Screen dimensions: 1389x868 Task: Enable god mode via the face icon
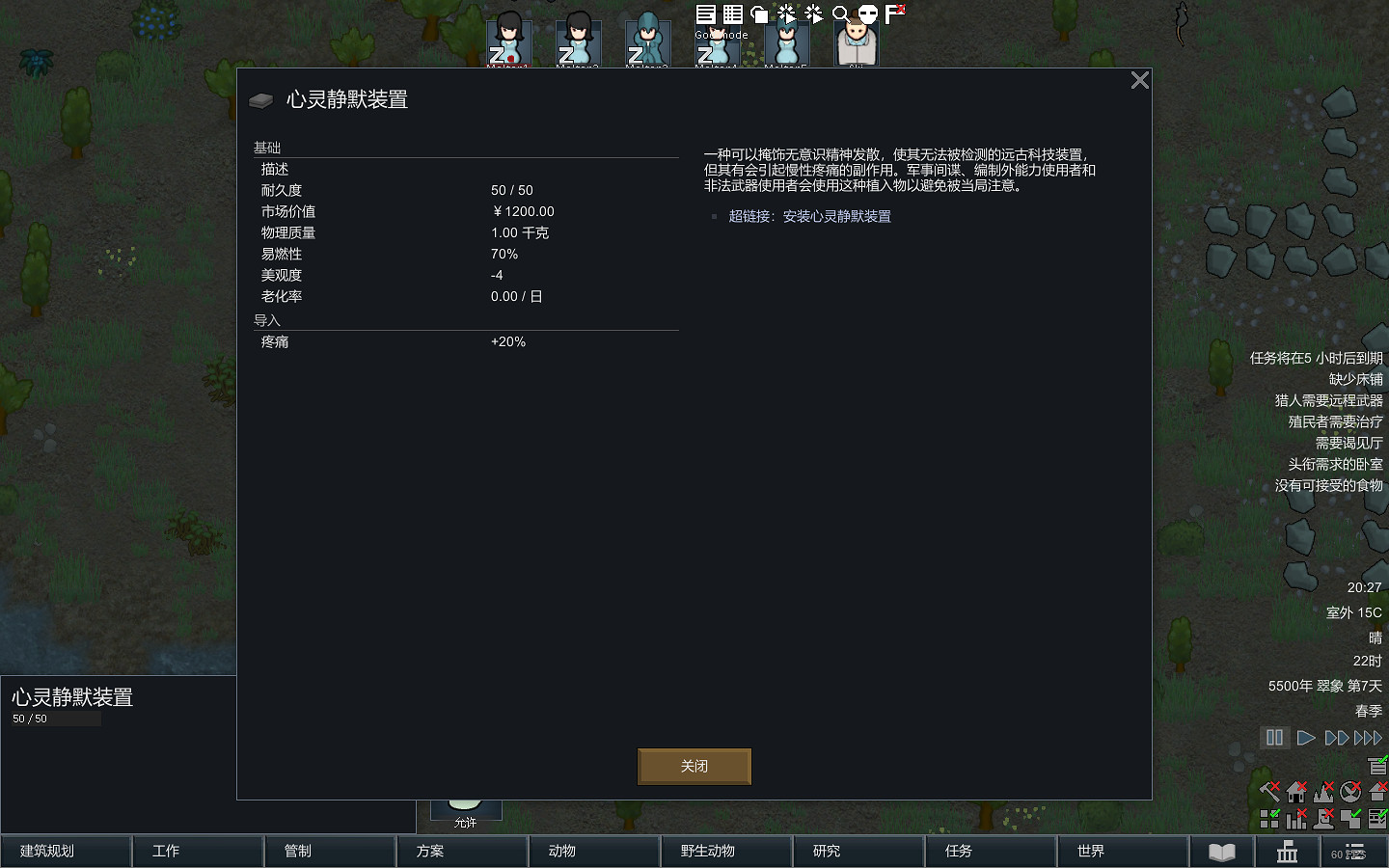coord(866,14)
